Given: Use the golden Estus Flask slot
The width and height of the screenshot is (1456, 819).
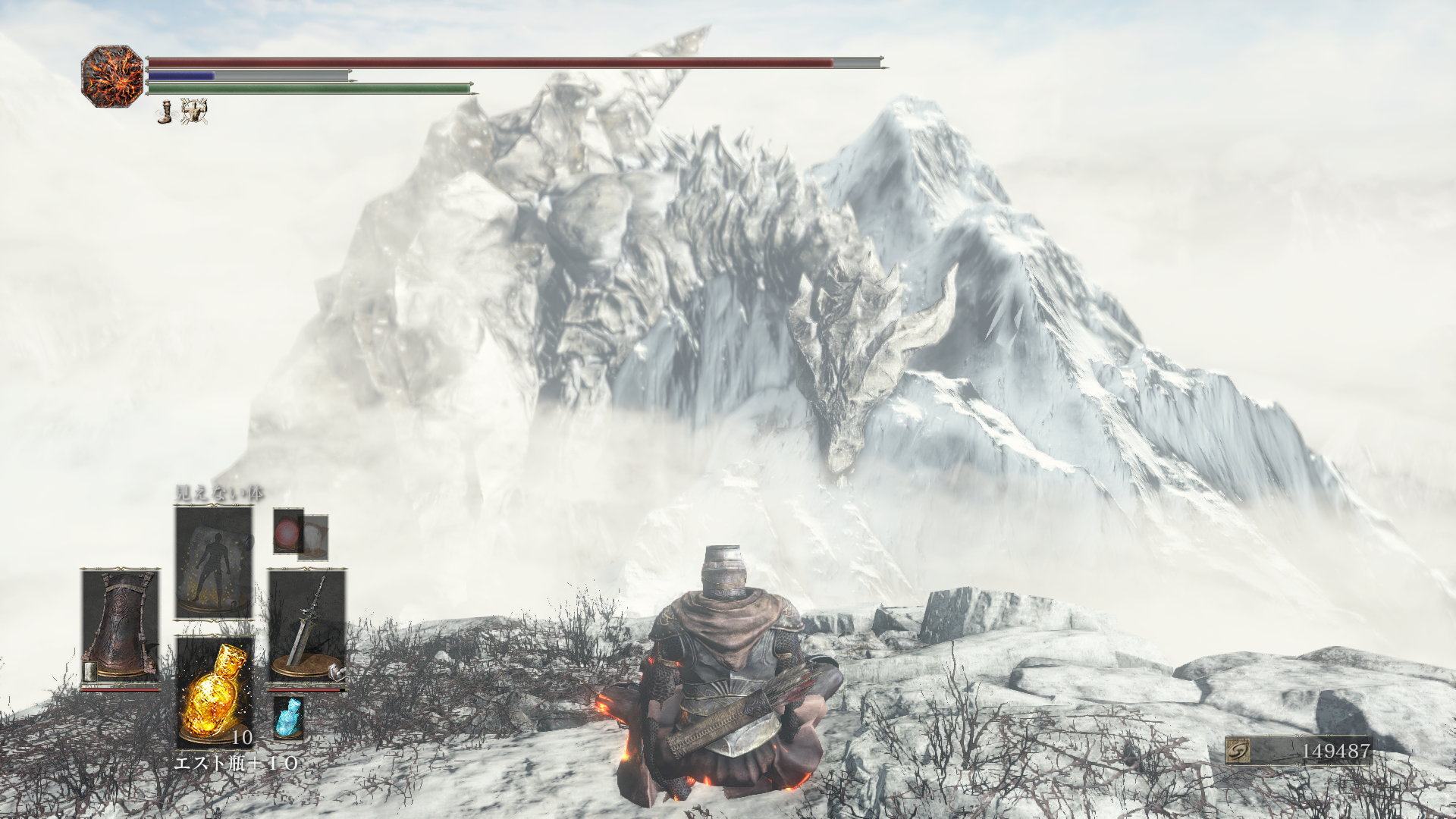Looking at the screenshot, I should tap(215, 691).
